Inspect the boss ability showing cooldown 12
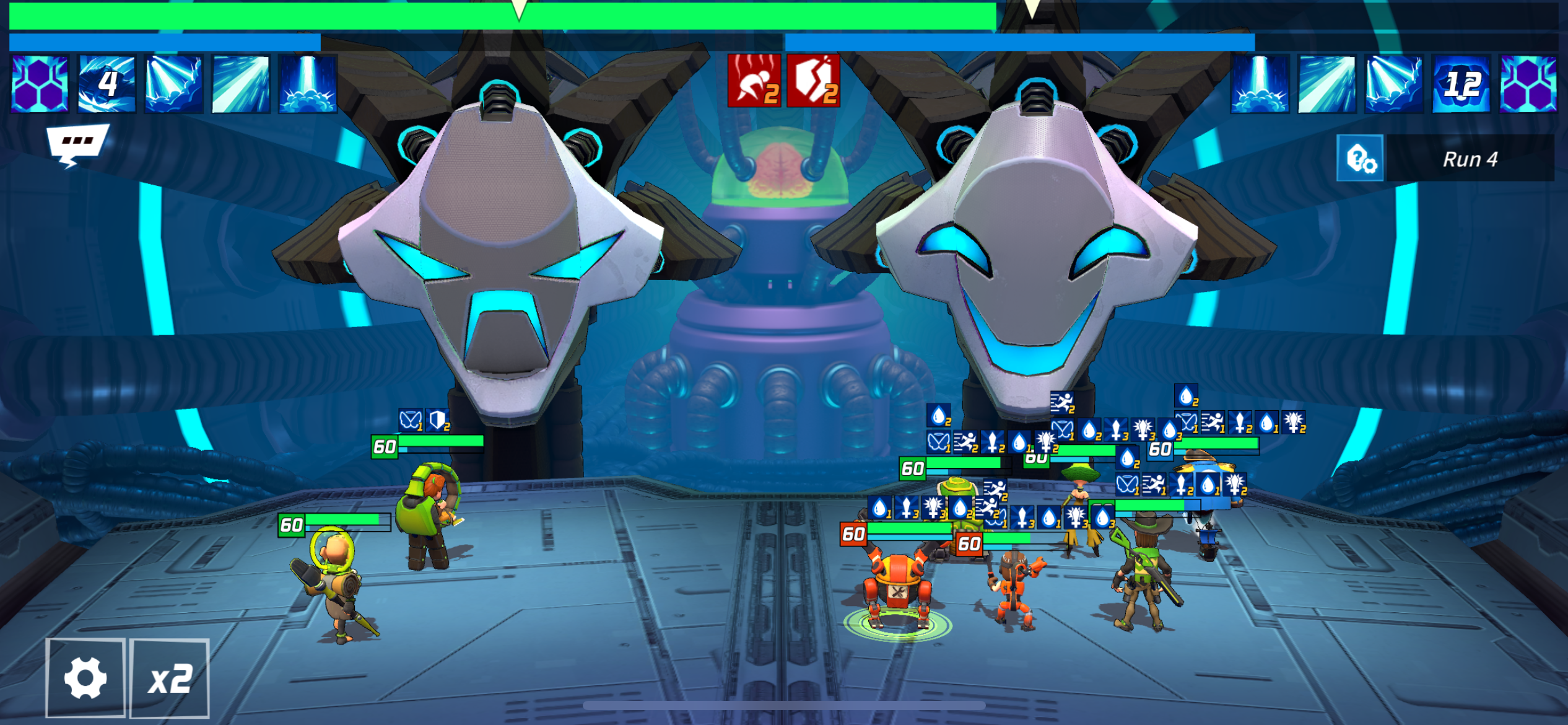Viewport: 1568px width, 725px height. pyautogui.click(x=1461, y=84)
